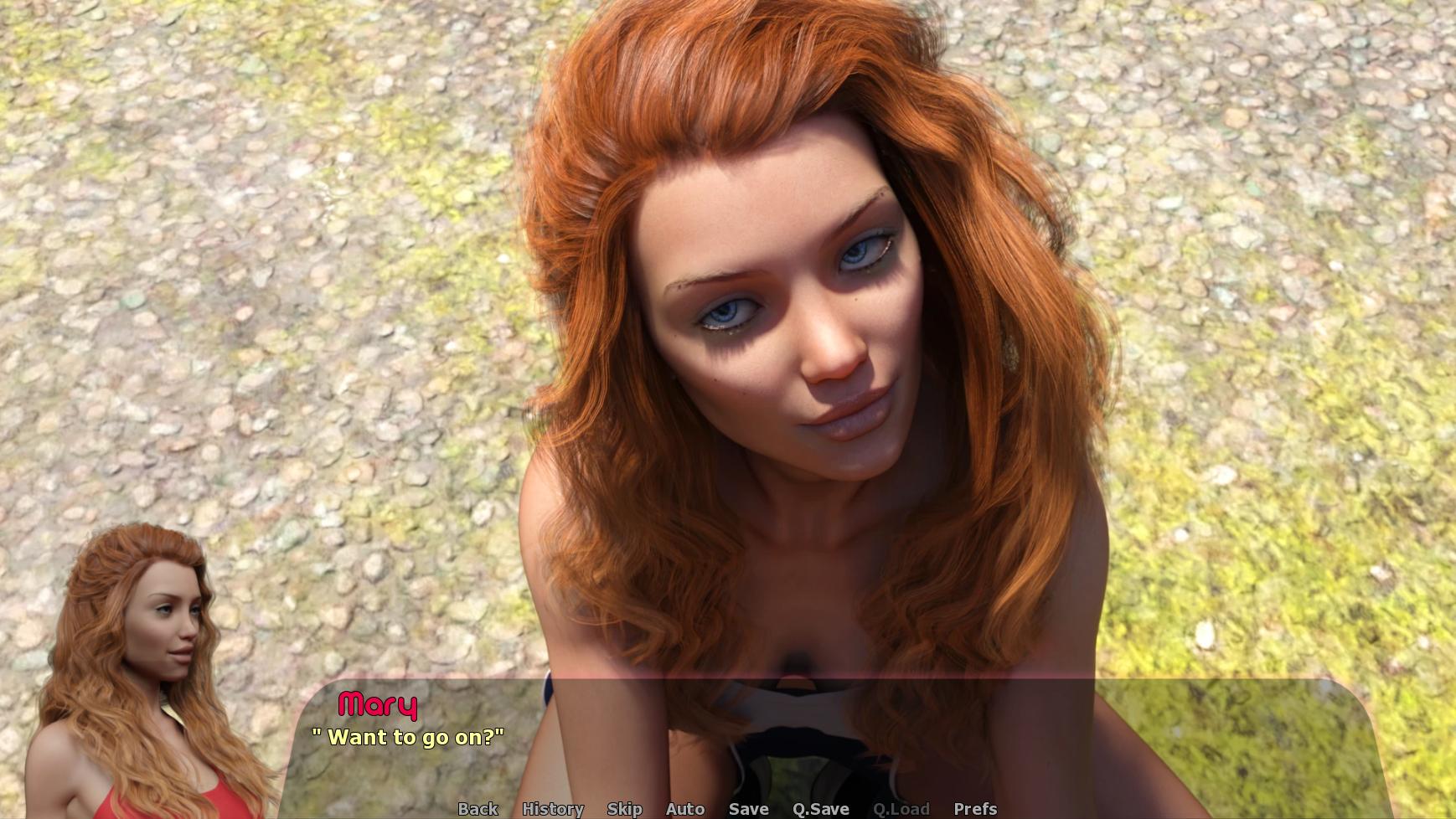The height and width of the screenshot is (819, 1456).
Task: Click Save to store your progress
Action: click(748, 809)
